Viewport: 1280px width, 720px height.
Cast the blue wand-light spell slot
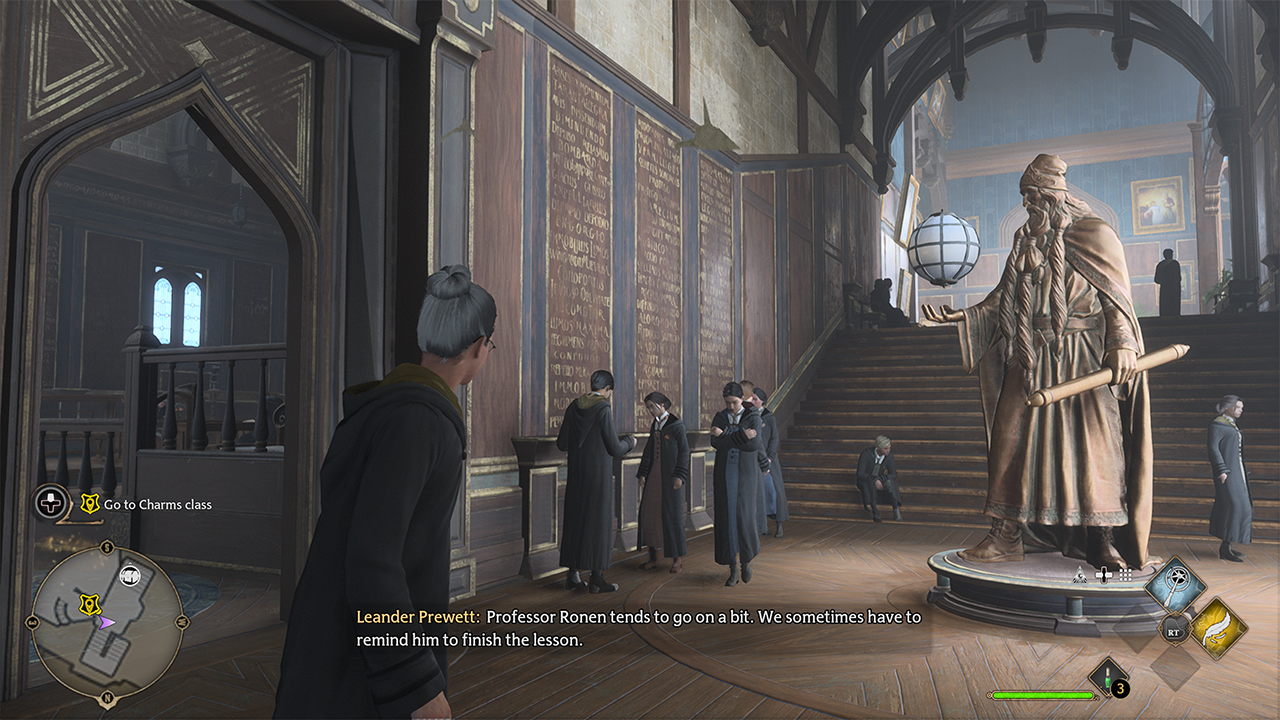point(1174,587)
